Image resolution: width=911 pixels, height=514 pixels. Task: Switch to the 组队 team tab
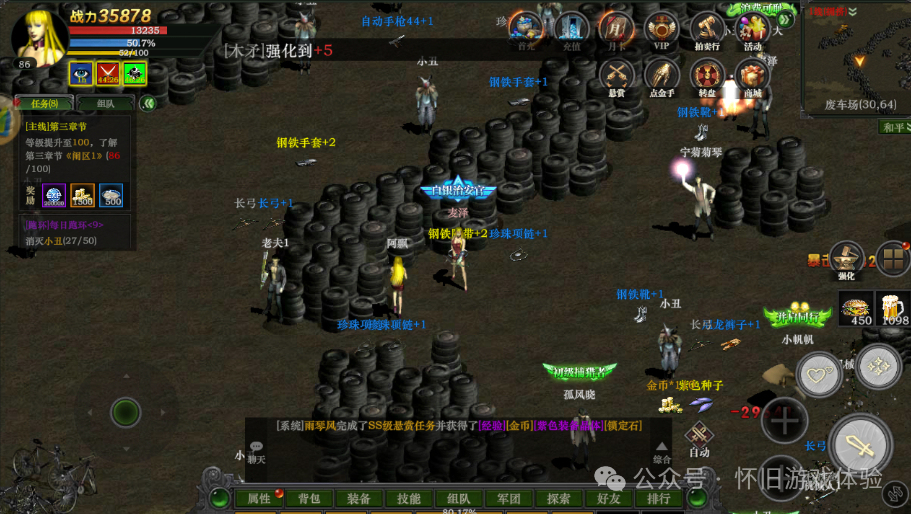[x=105, y=103]
